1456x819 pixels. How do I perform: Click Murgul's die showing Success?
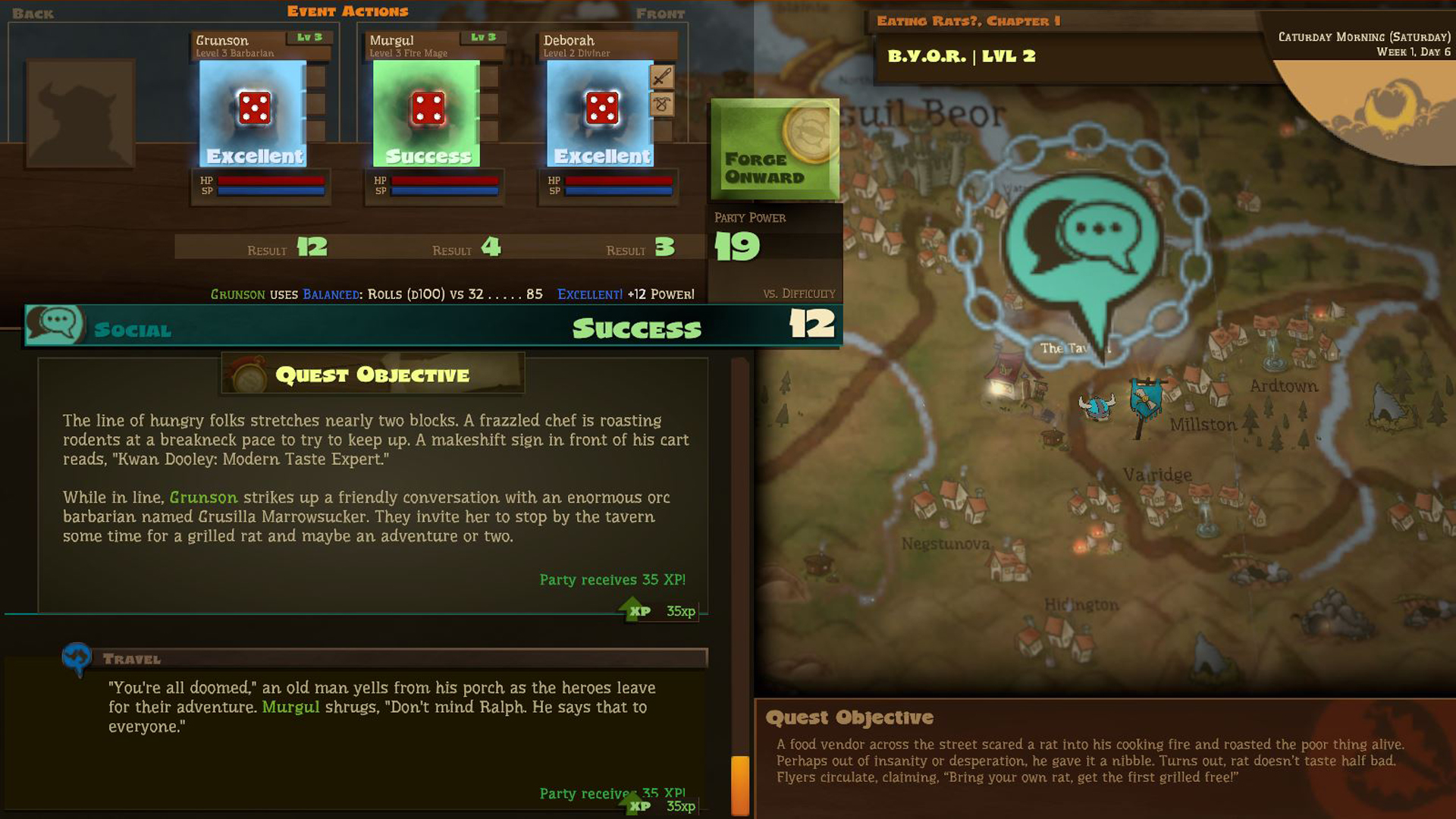427,110
